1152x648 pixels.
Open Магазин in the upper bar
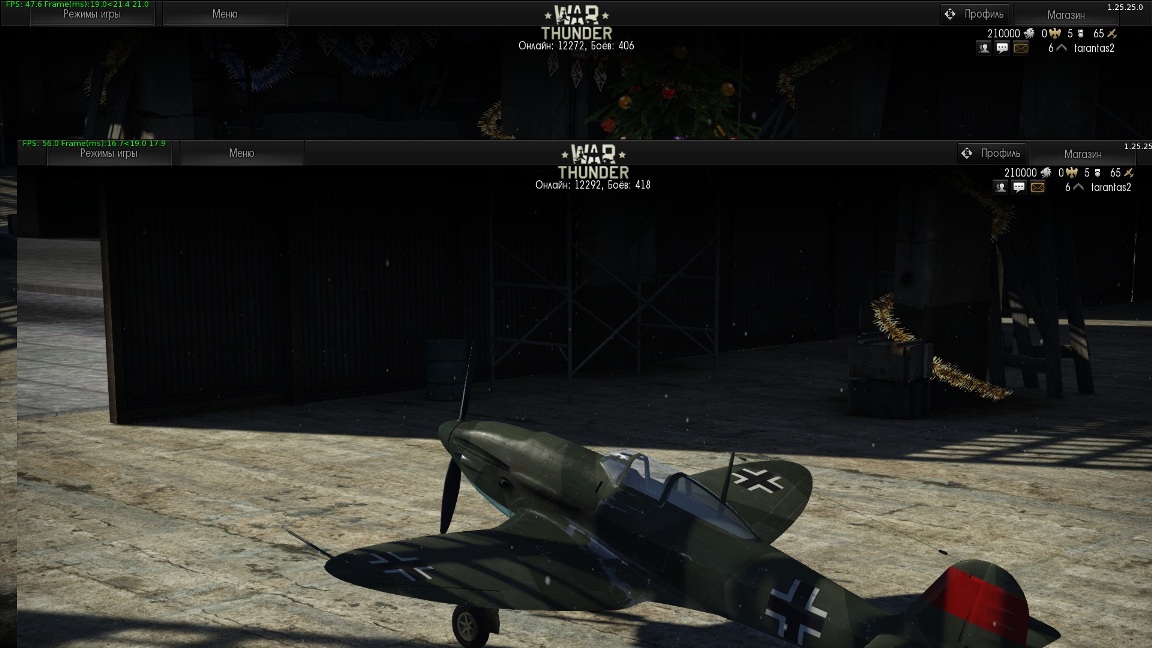click(1066, 15)
